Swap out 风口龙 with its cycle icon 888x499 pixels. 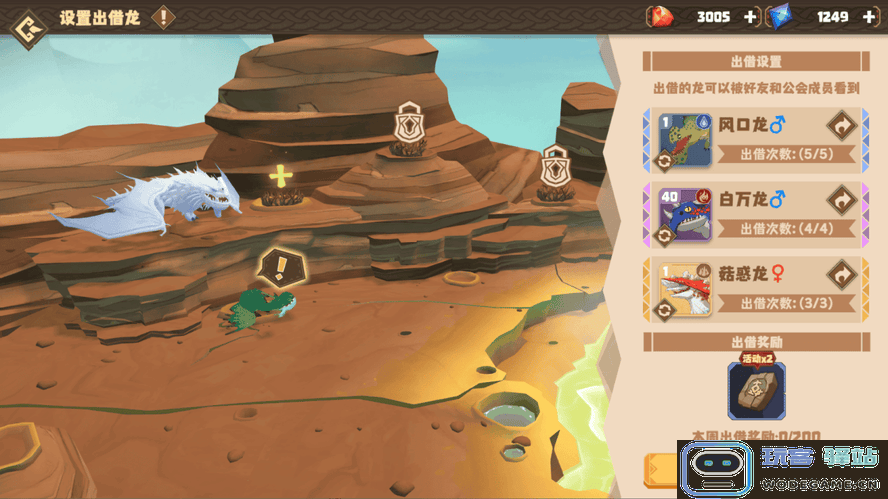(662, 160)
